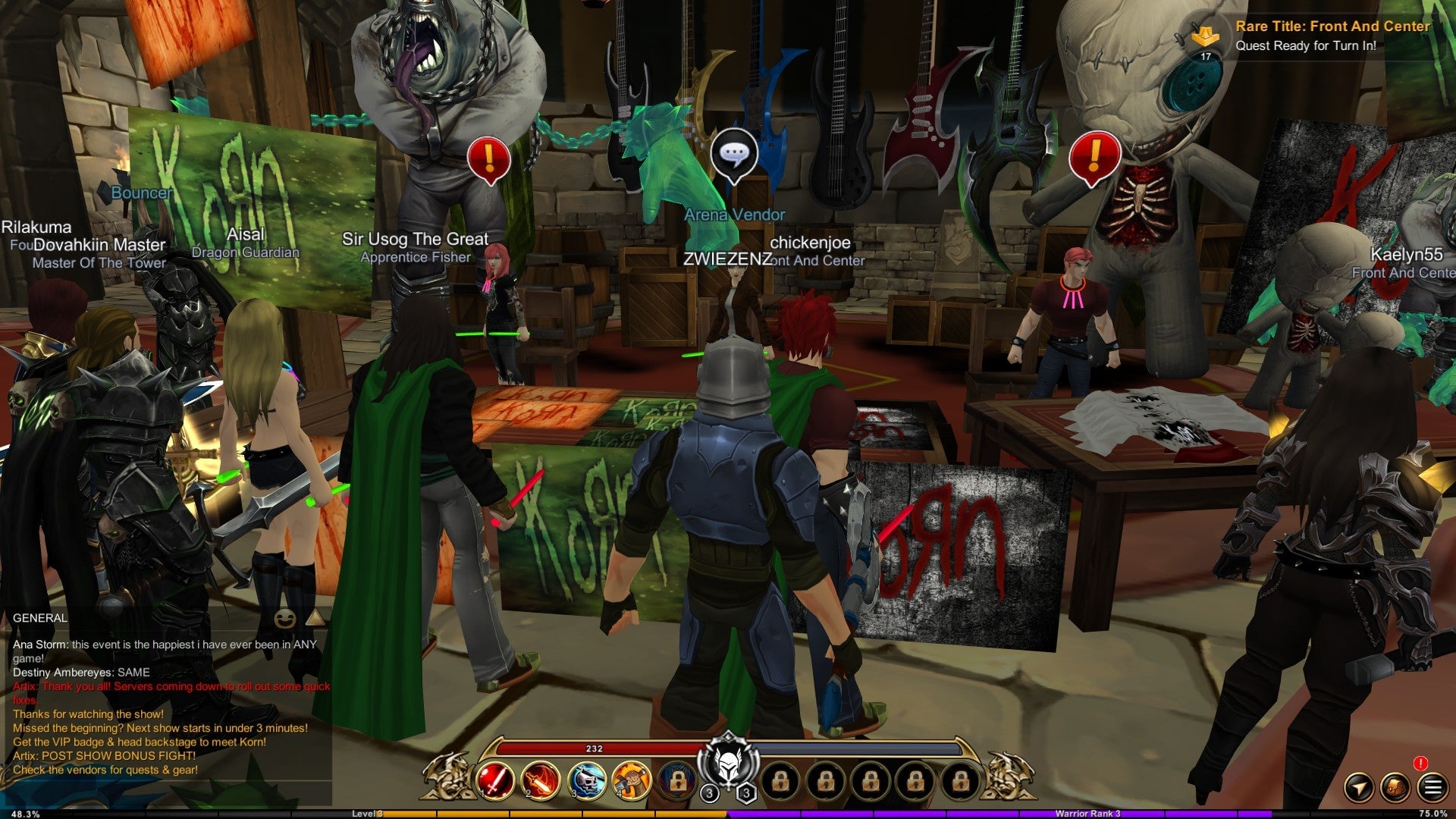Select the GENERAL chat channel label
Image resolution: width=1456 pixels, height=819 pixels.
click(x=40, y=618)
